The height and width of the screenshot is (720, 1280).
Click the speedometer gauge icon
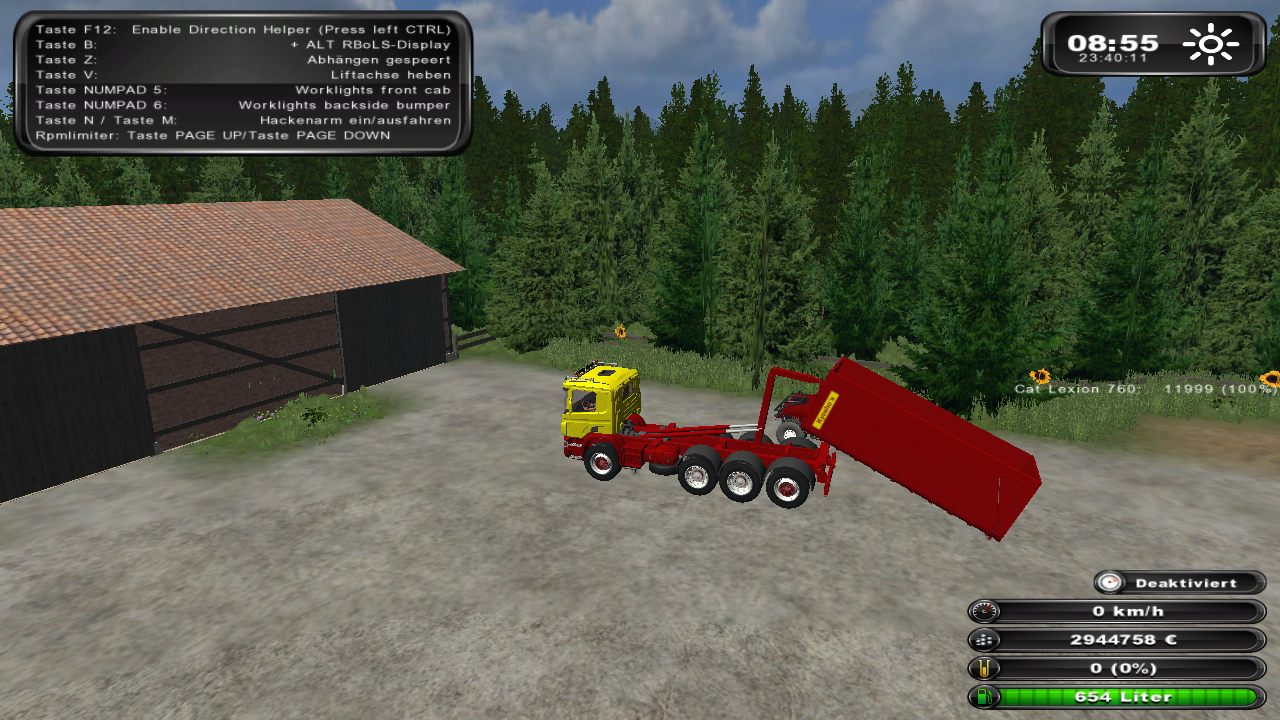coord(984,612)
